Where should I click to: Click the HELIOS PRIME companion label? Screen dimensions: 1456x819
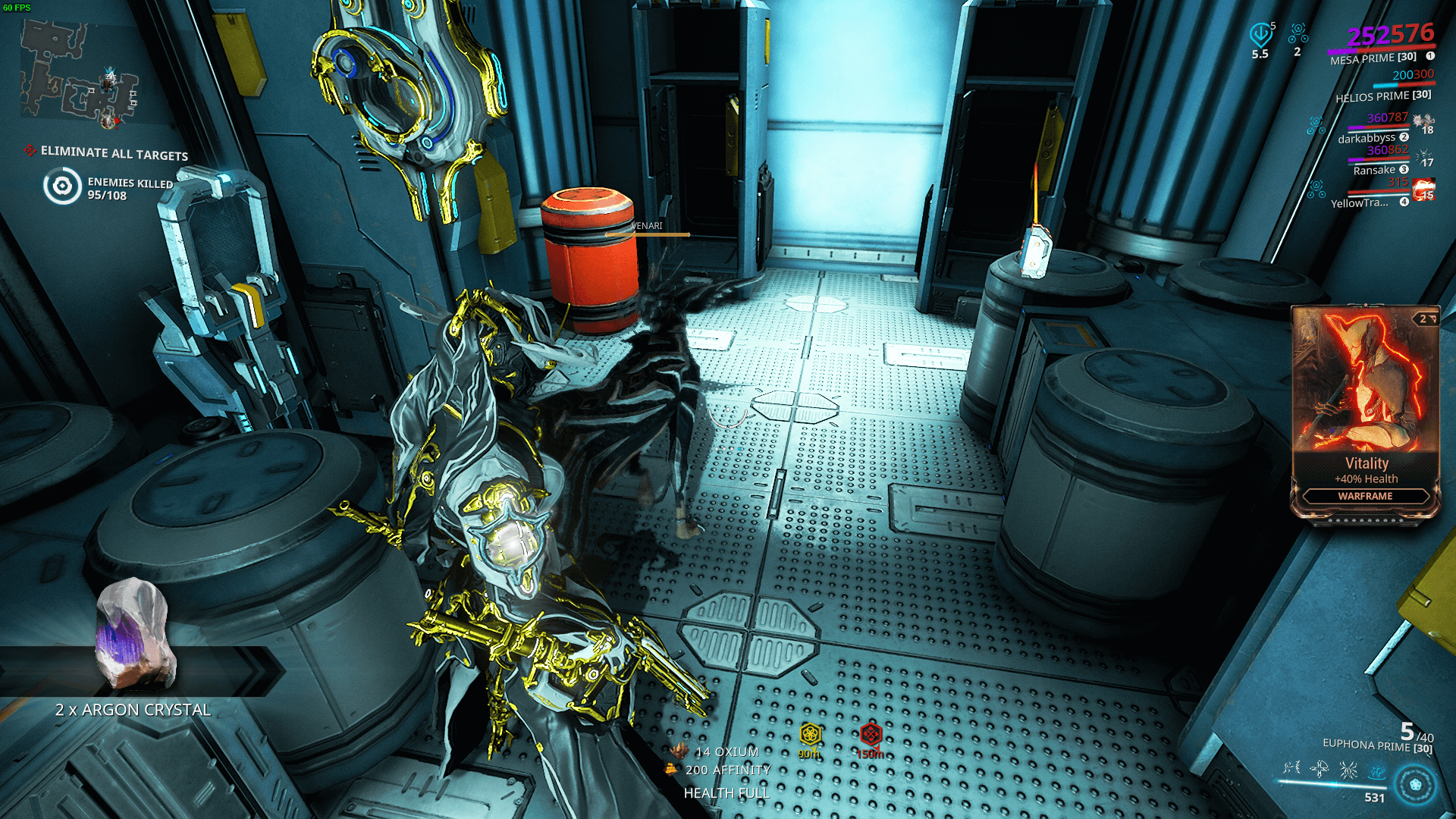pyautogui.click(x=1373, y=96)
